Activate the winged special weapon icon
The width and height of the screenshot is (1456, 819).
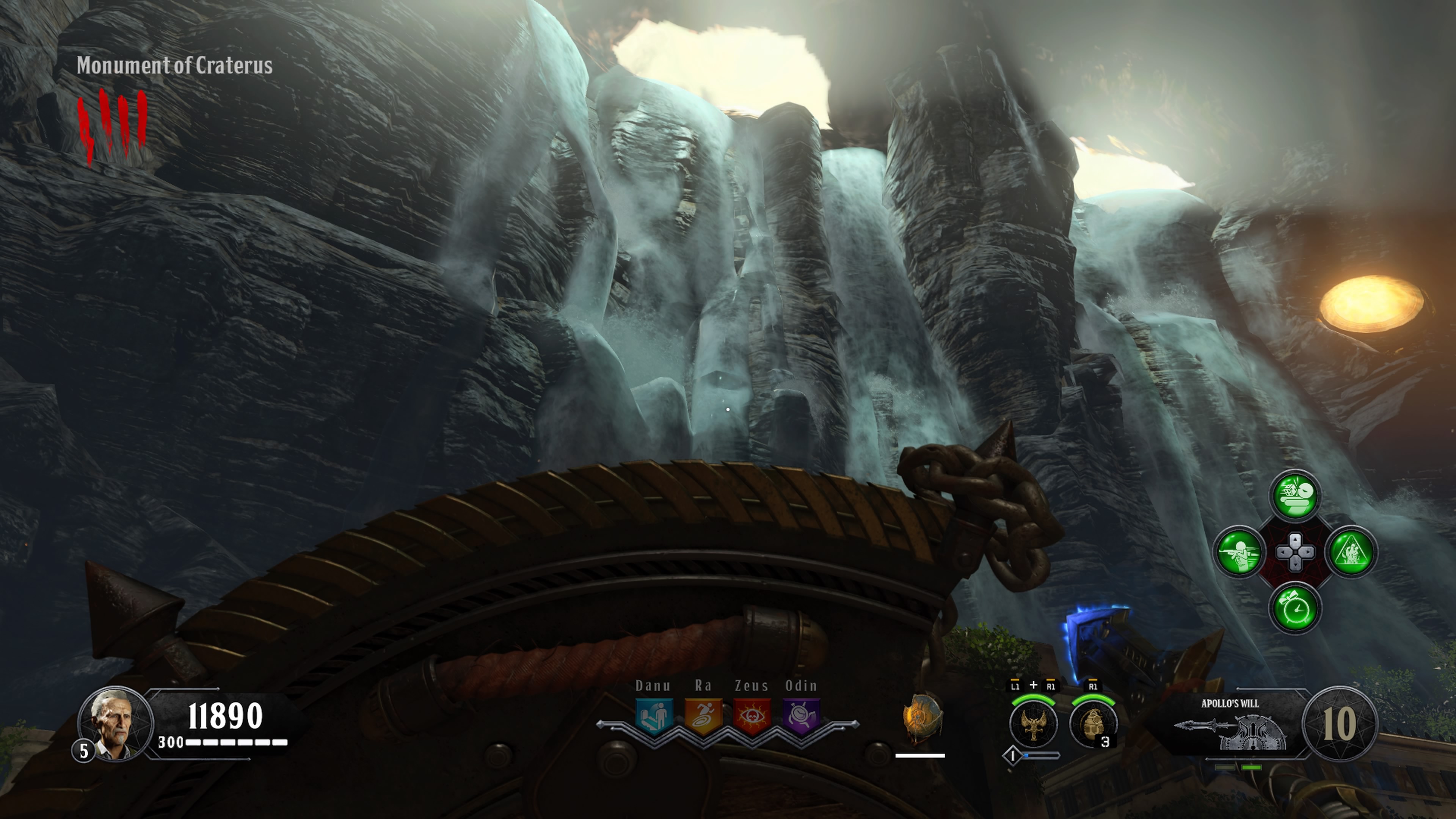point(1033,723)
